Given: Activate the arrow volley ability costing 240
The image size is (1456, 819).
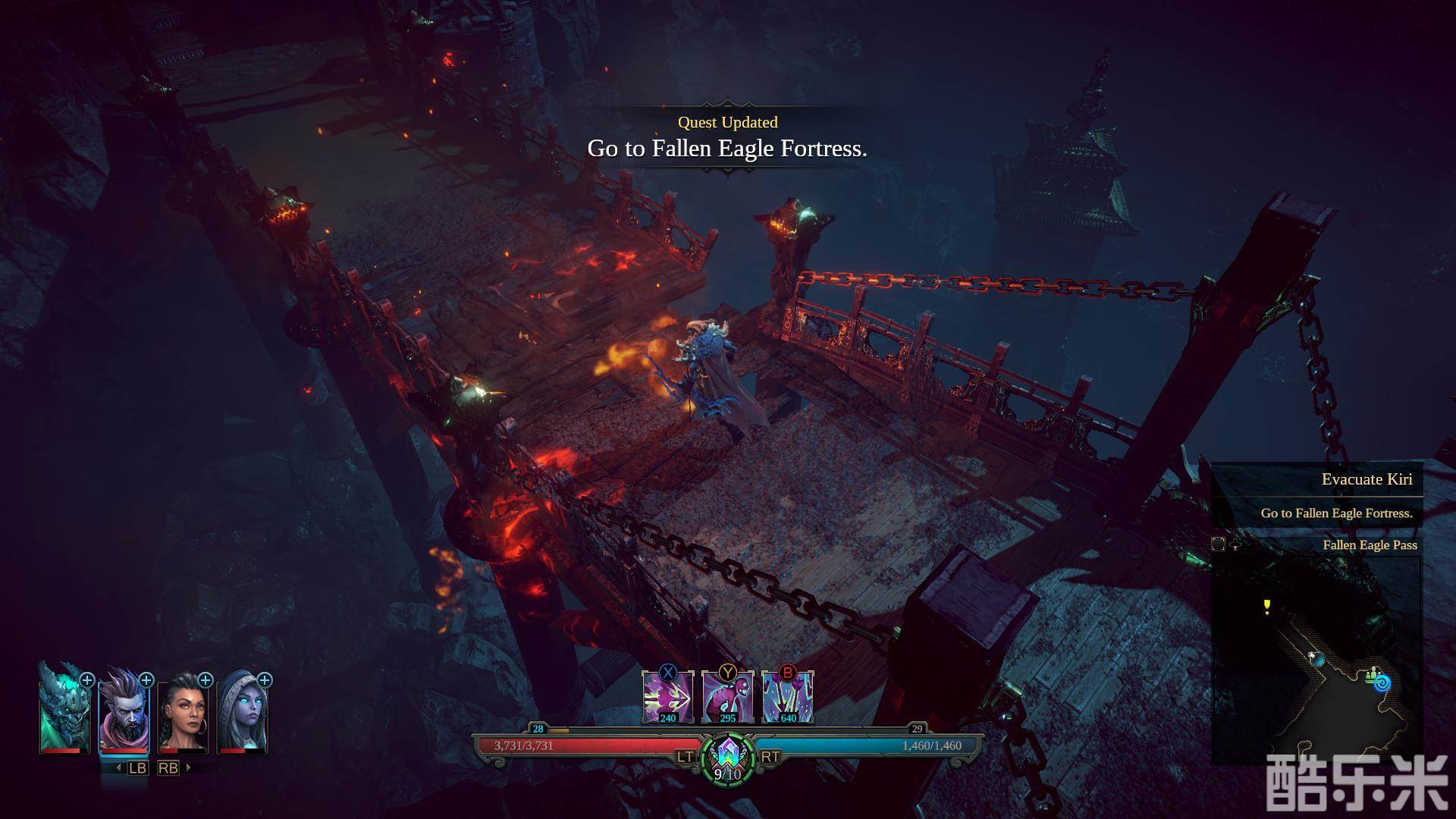Looking at the screenshot, I should [667, 698].
